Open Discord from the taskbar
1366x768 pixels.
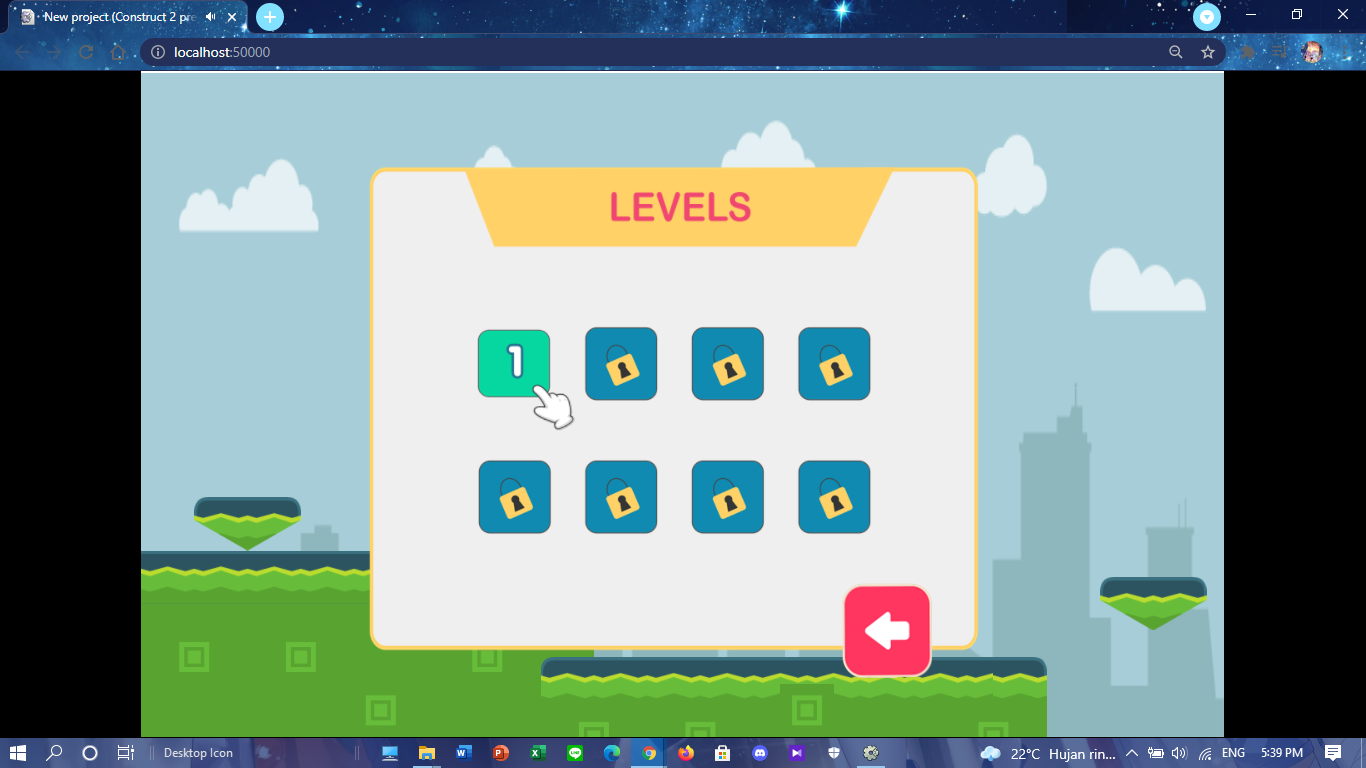pos(760,753)
